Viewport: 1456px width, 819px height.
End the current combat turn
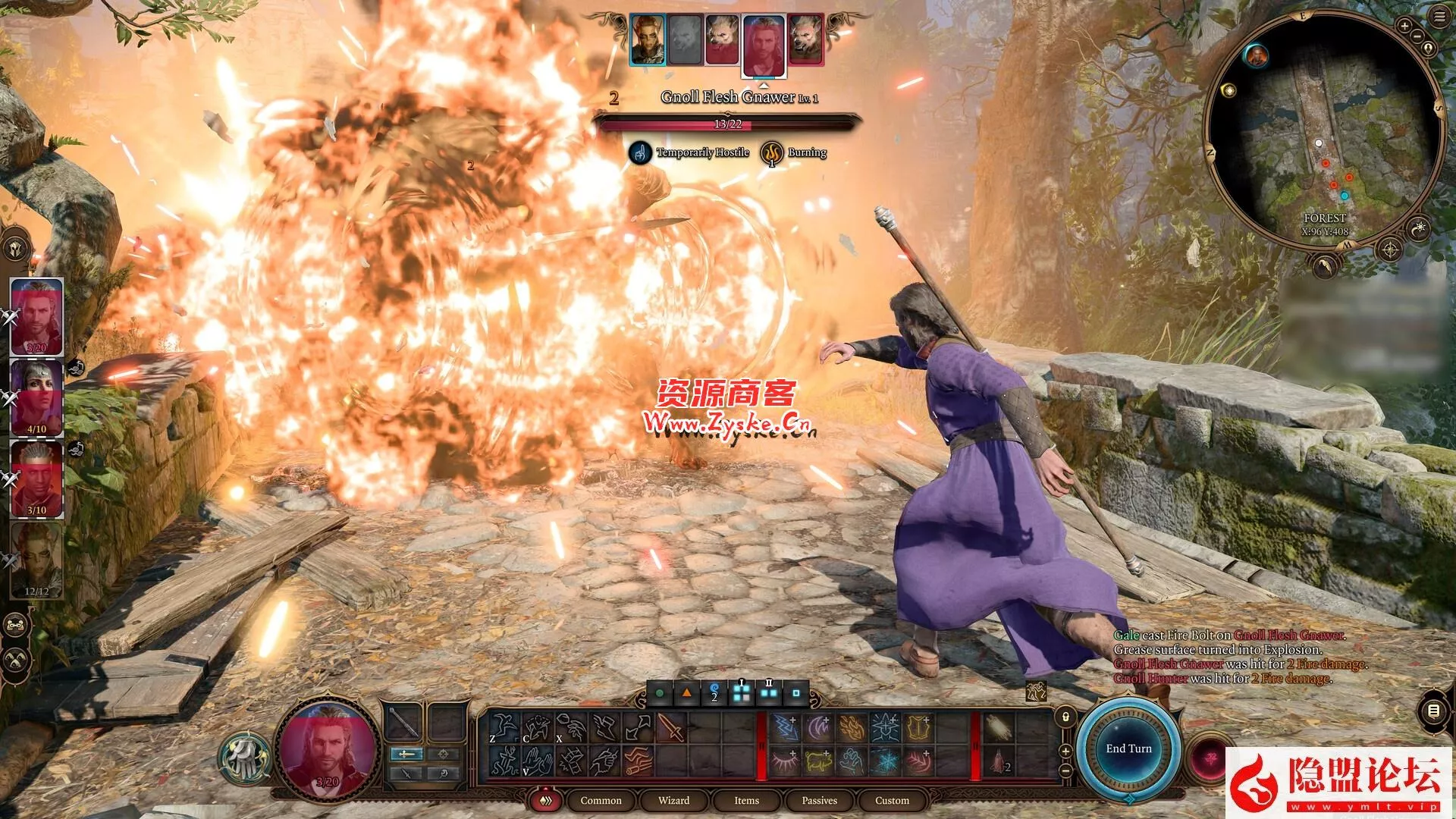tap(1128, 748)
